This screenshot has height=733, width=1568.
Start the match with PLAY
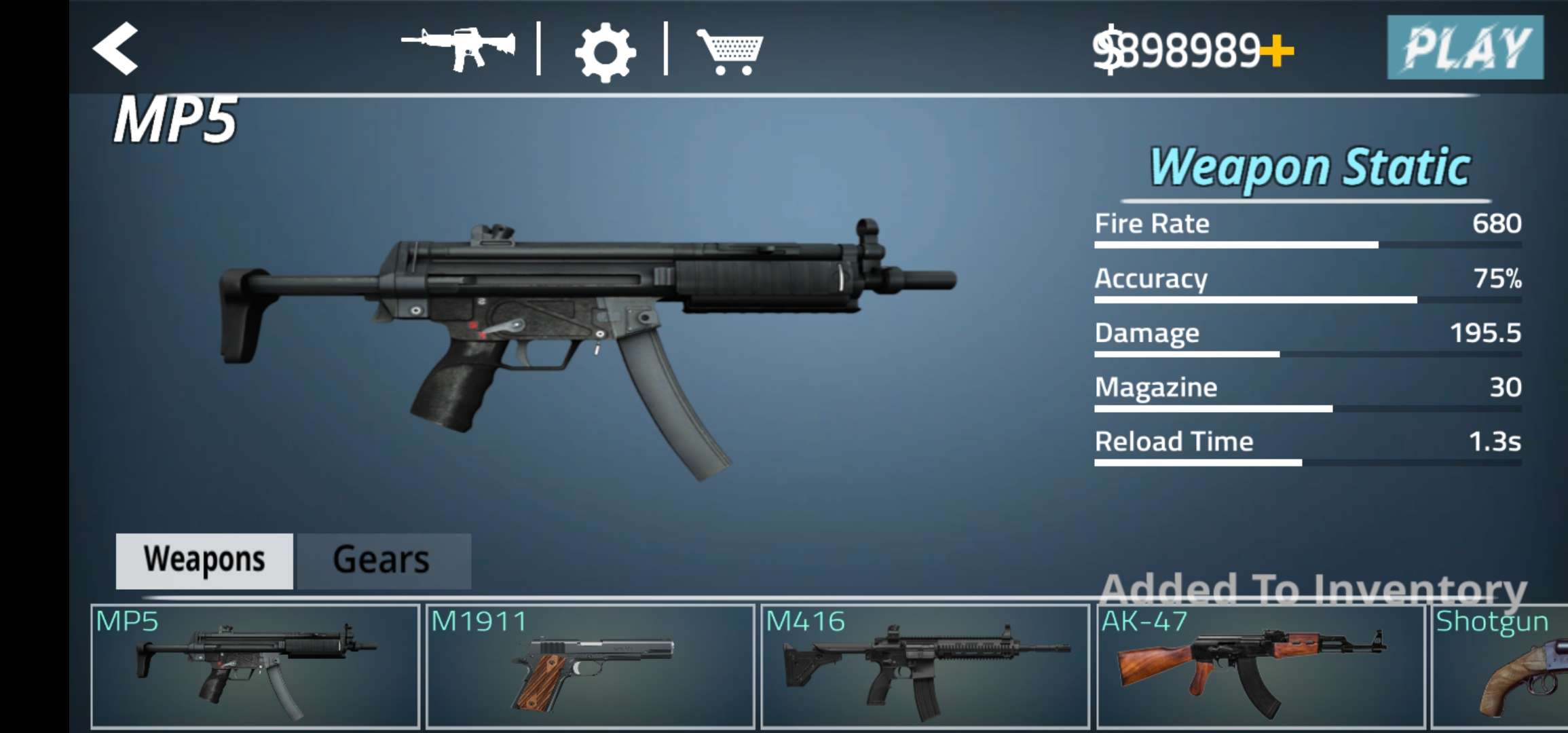pos(1465,48)
